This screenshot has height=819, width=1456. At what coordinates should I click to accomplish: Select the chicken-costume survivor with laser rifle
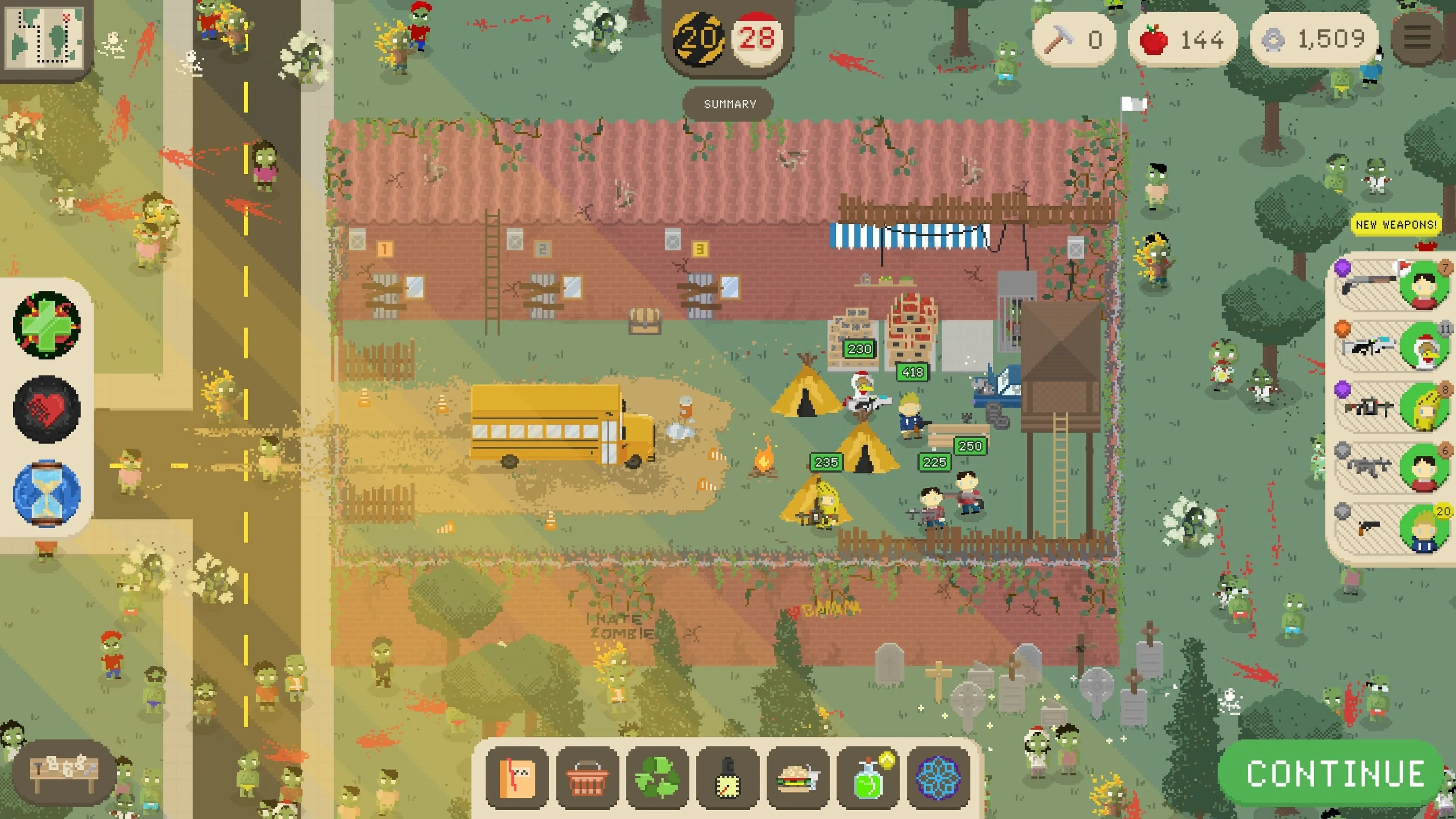click(1390, 345)
